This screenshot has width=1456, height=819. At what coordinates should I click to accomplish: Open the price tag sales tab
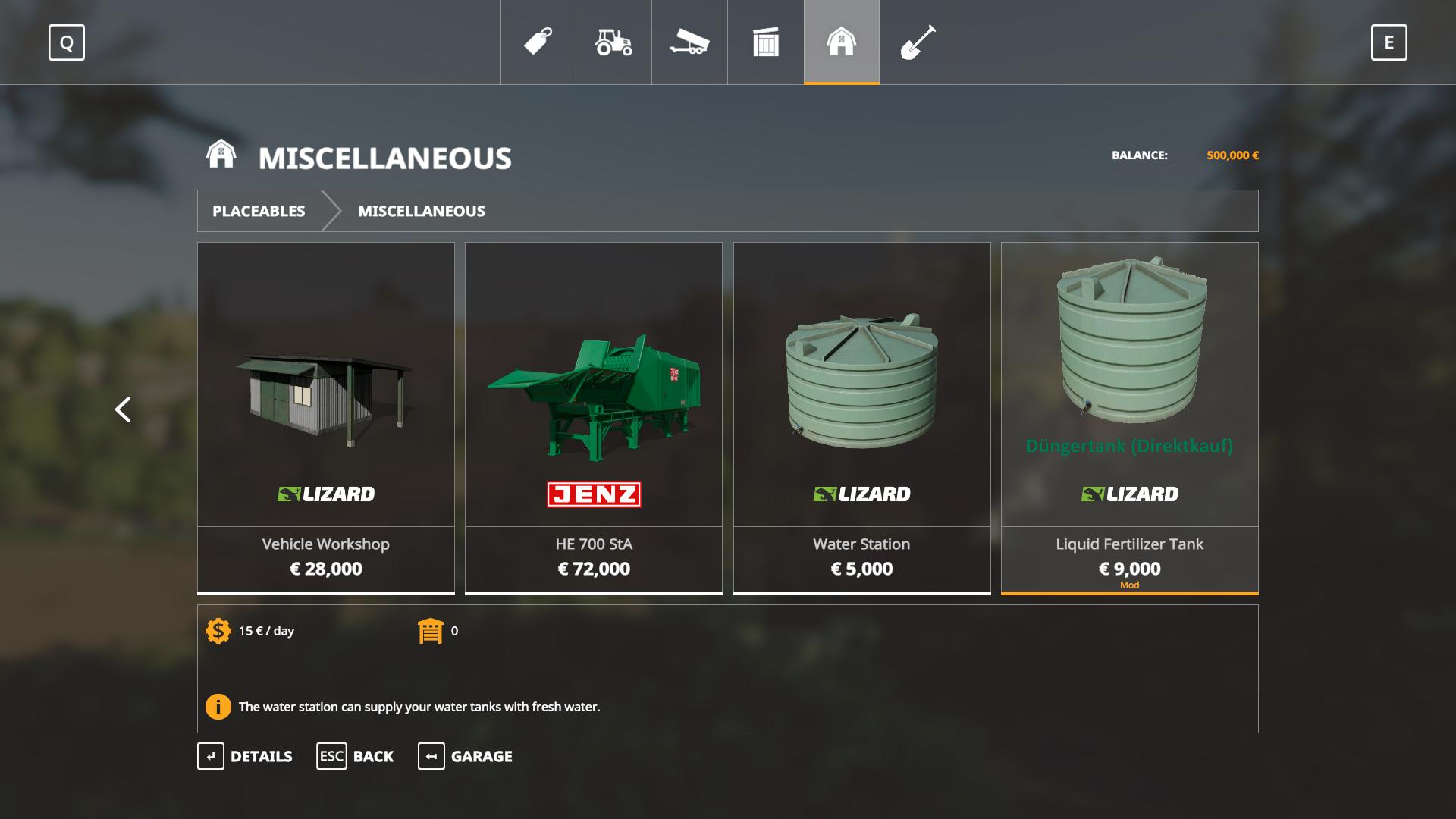point(538,42)
